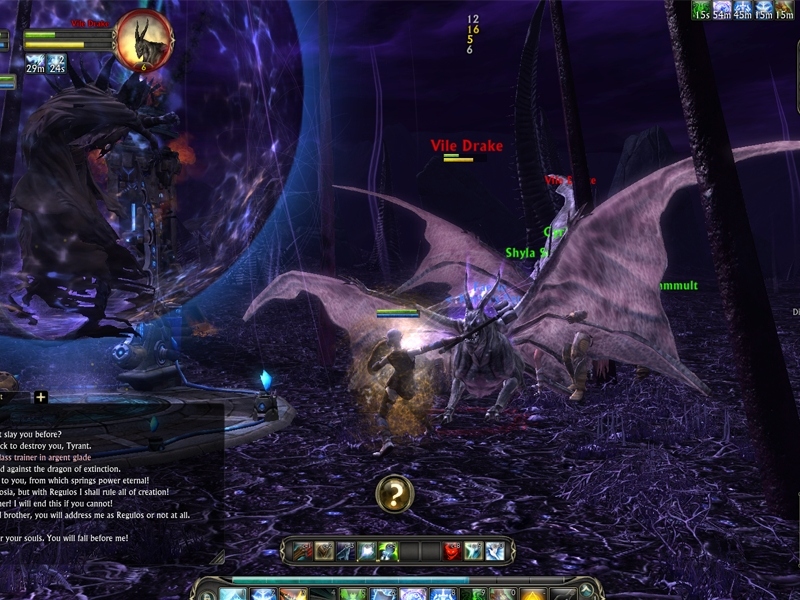Click the green buff icon showing 15s
The image size is (800, 600).
click(x=701, y=9)
